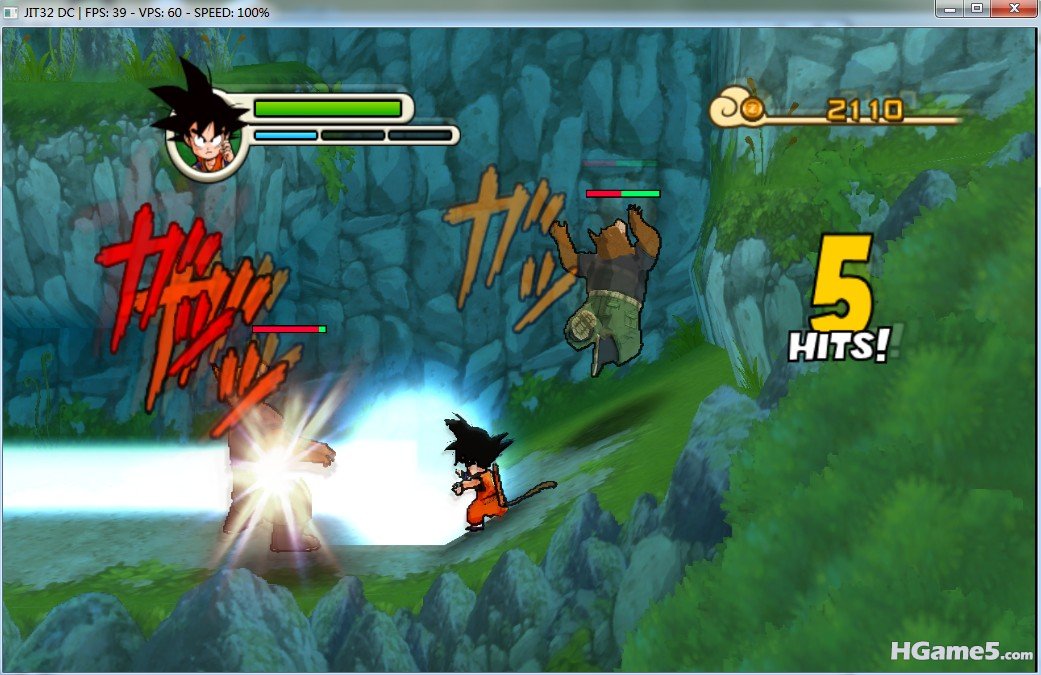Minimize the emulator window
This screenshot has width=1041, height=675.
[x=949, y=9]
